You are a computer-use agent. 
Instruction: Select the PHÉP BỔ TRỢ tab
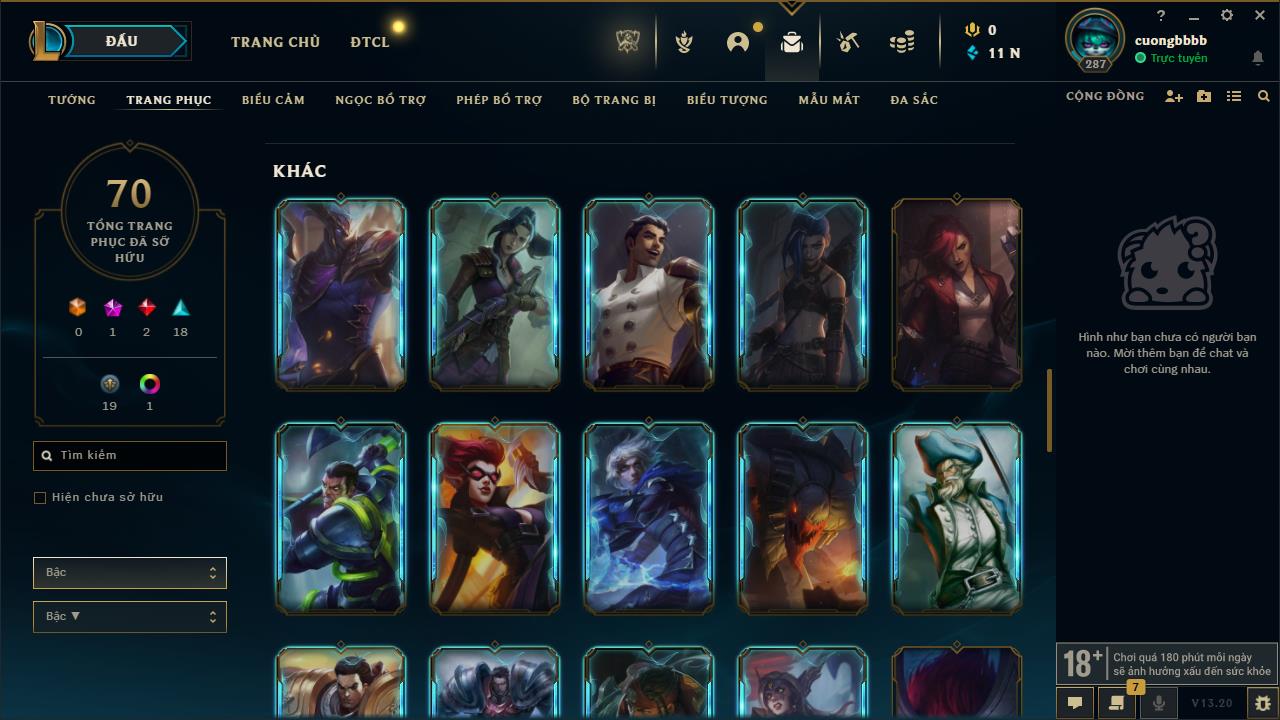point(499,100)
